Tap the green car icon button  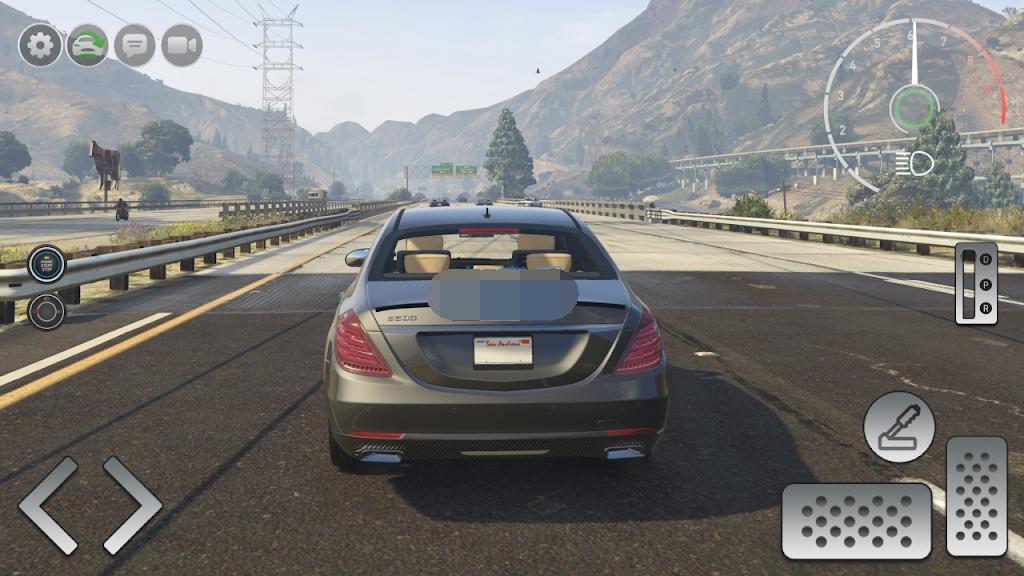pos(88,45)
